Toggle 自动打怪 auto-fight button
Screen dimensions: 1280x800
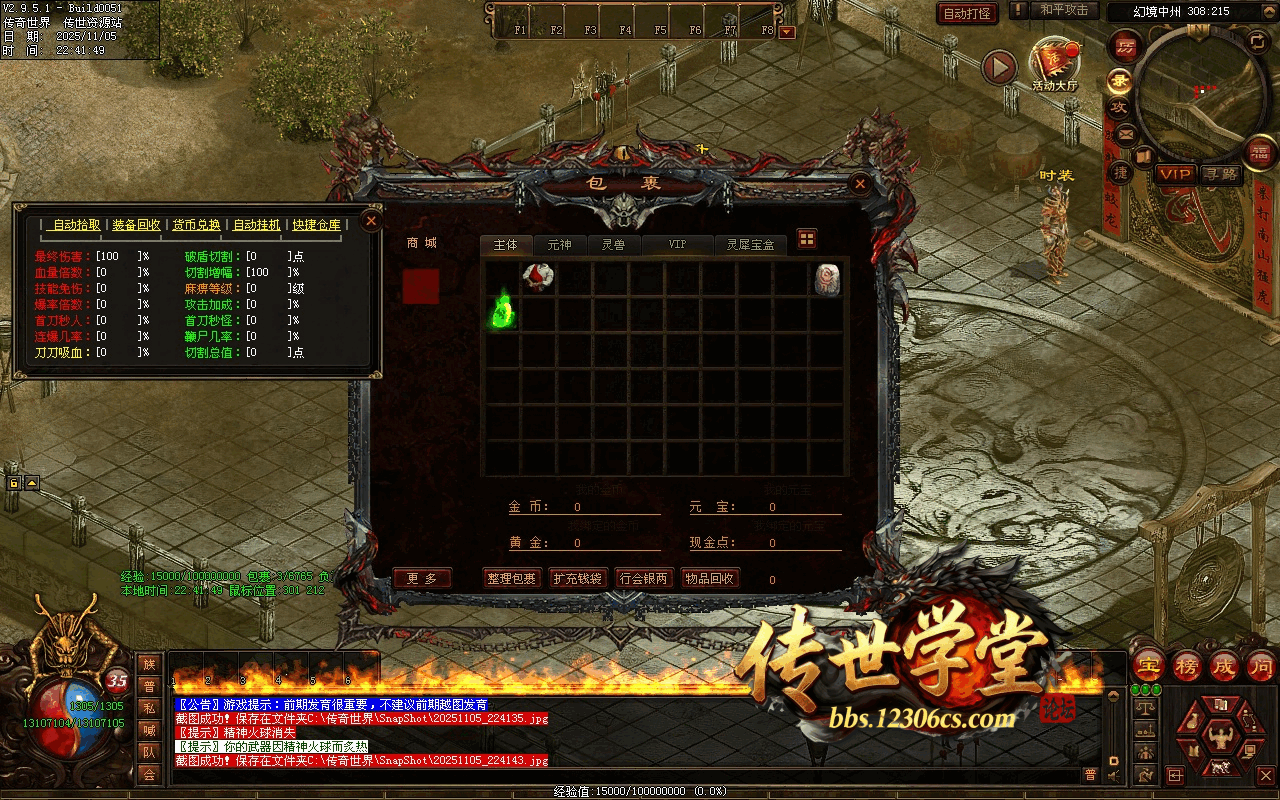pyautogui.click(x=967, y=14)
